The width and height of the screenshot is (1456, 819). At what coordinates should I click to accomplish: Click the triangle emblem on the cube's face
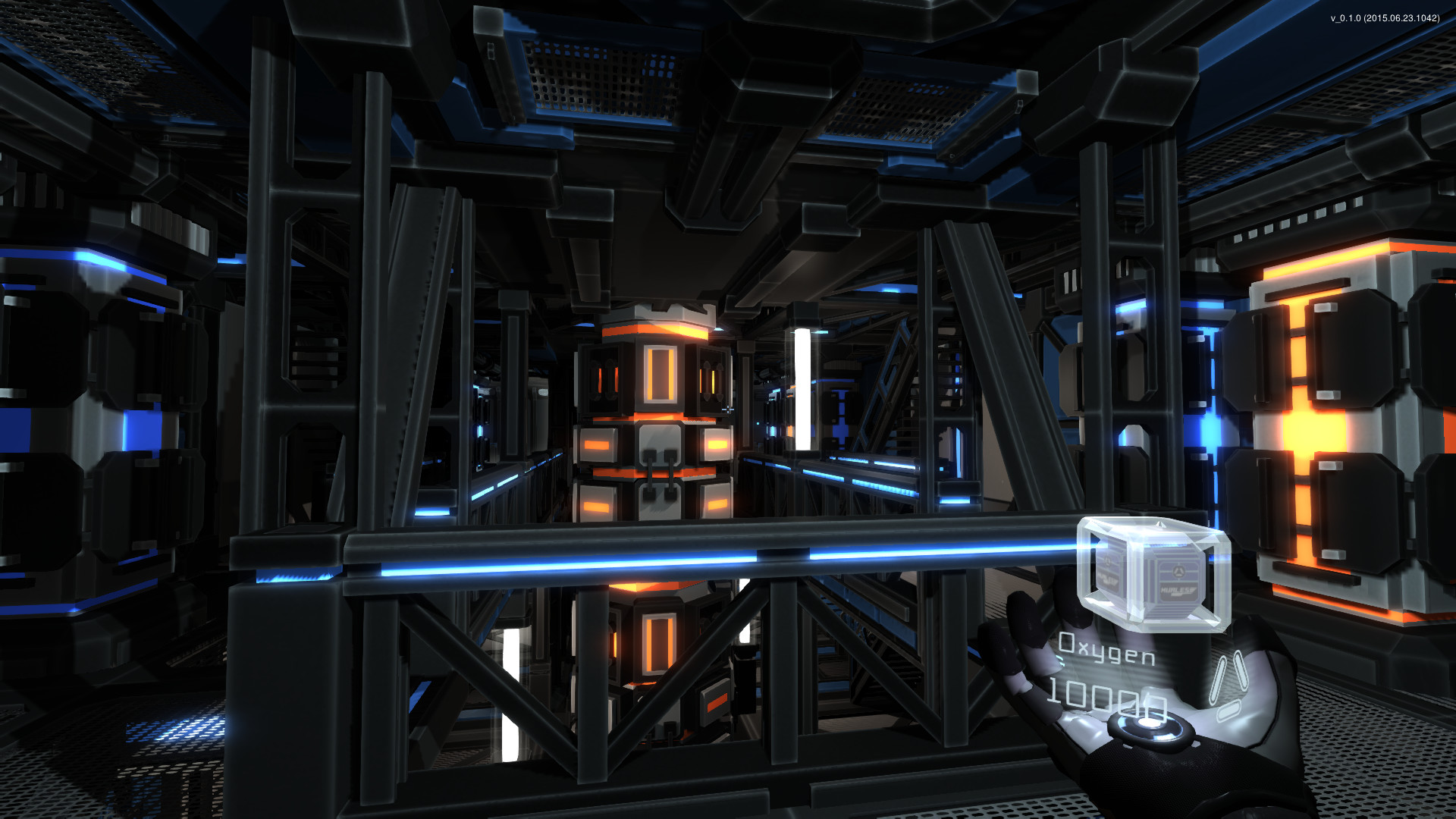tap(1178, 570)
